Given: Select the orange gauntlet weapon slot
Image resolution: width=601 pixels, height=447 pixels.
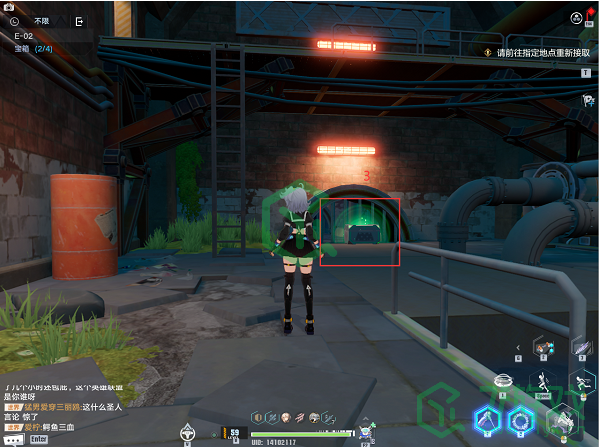Looking at the screenshot, I should pos(543,346).
